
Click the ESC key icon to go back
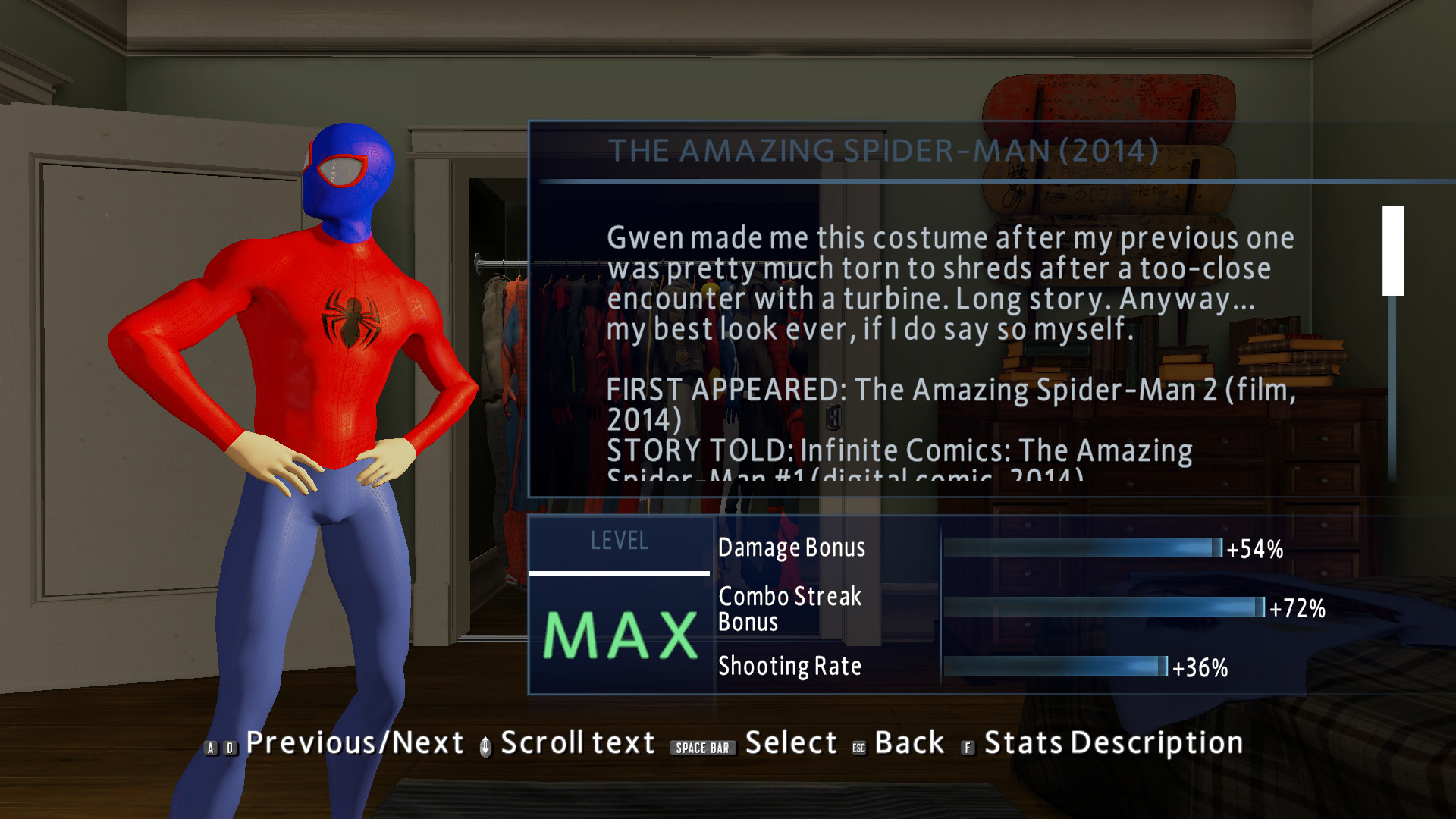(858, 747)
